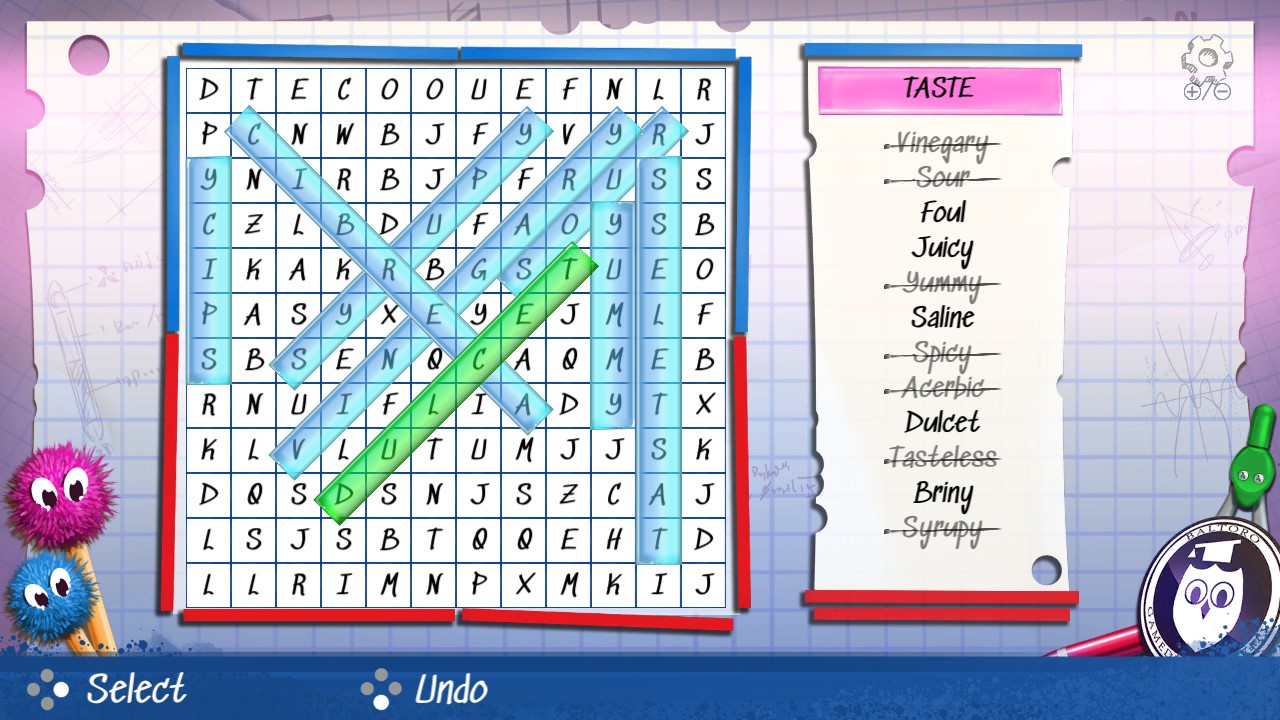Select the word Dulcet in the list
Screen dimensions: 1280x720
click(x=941, y=423)
